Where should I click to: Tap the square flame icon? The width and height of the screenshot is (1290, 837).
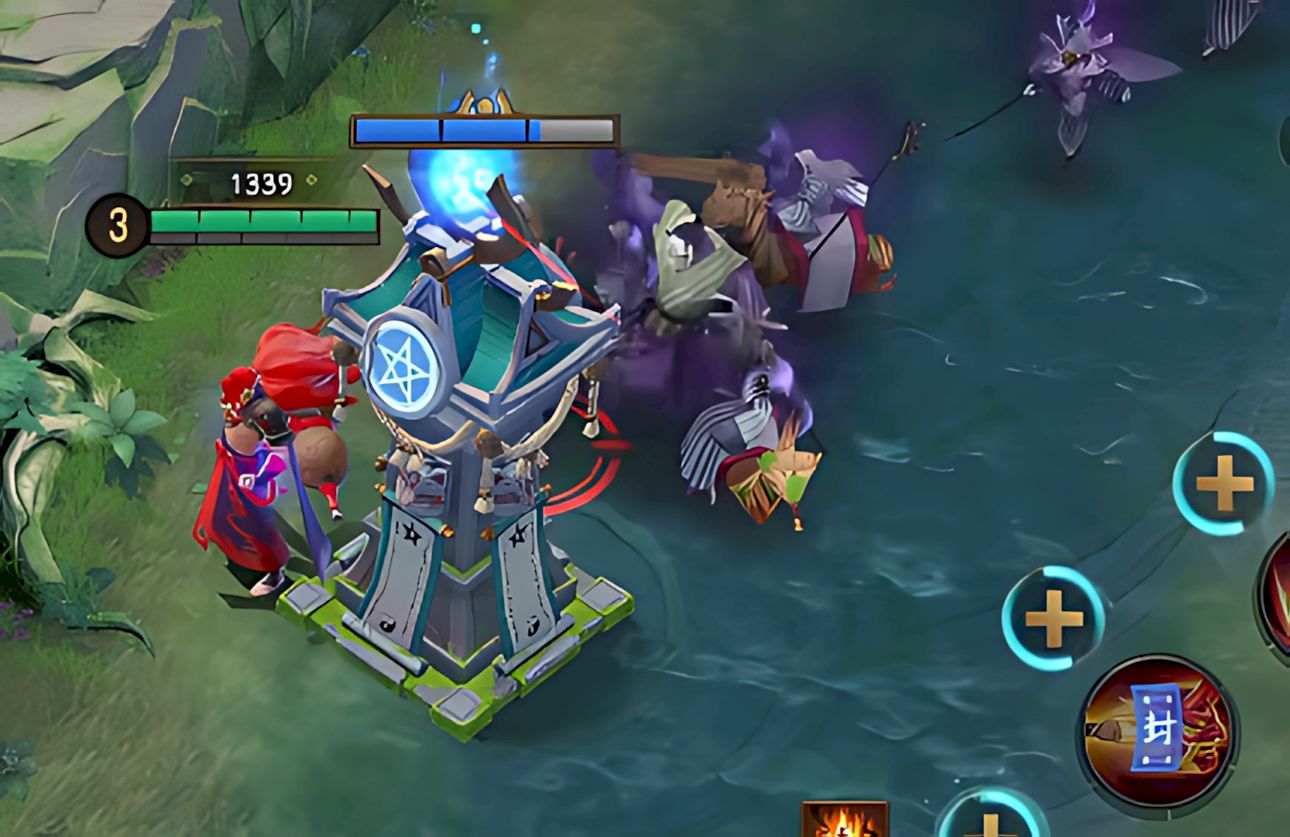click(845, 821)
